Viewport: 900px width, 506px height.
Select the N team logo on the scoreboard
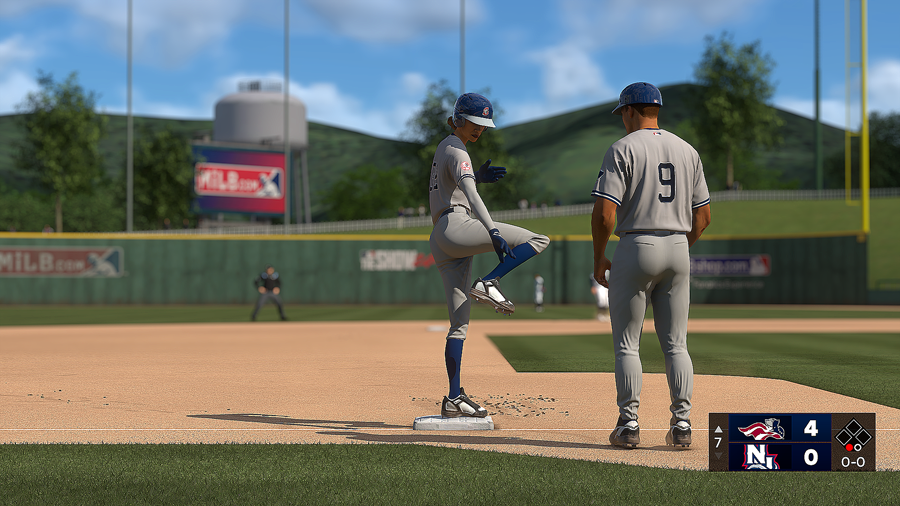tap(761, 456)
